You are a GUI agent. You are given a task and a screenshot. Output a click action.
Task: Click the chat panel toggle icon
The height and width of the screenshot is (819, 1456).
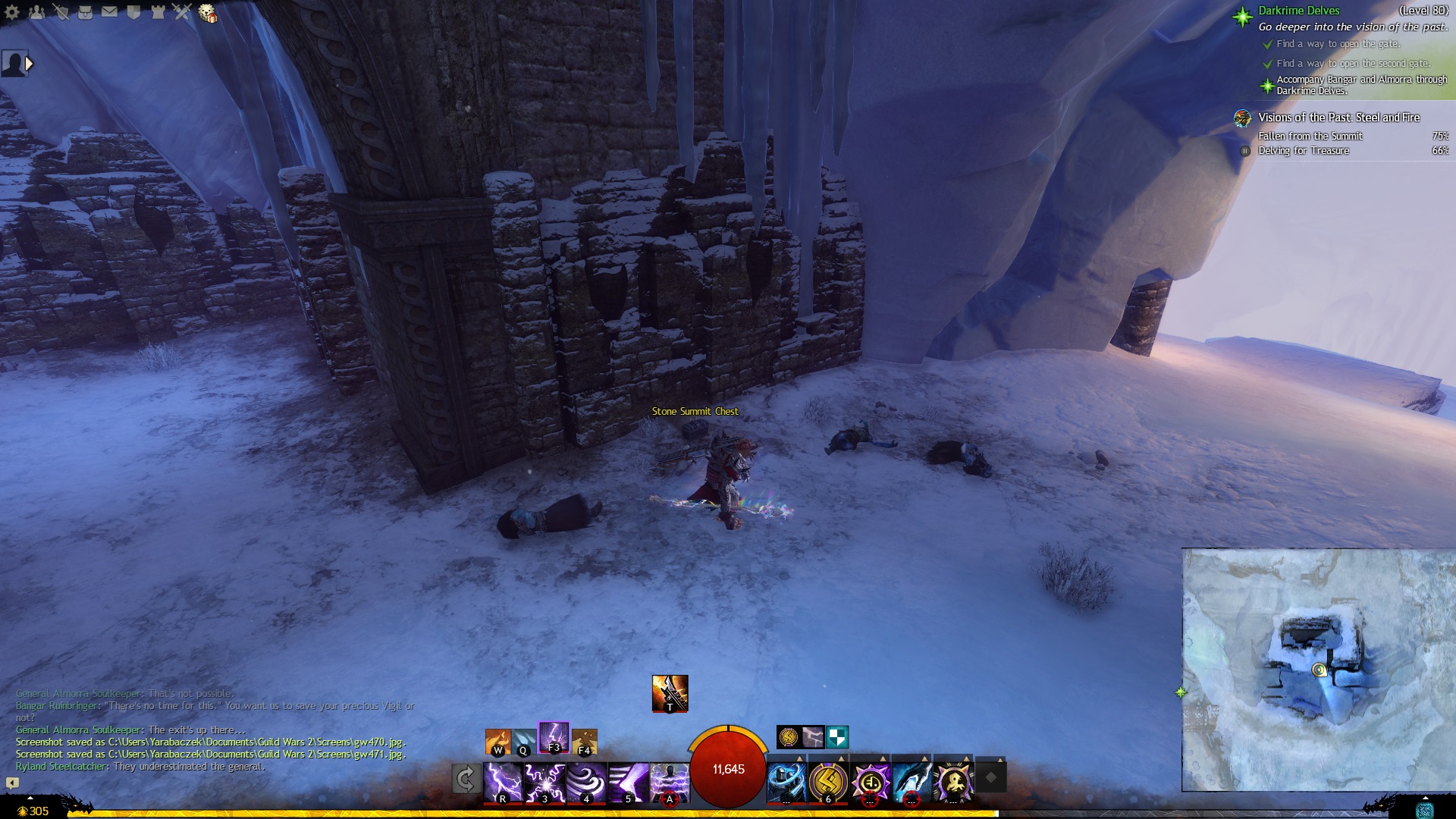point(12,783)
